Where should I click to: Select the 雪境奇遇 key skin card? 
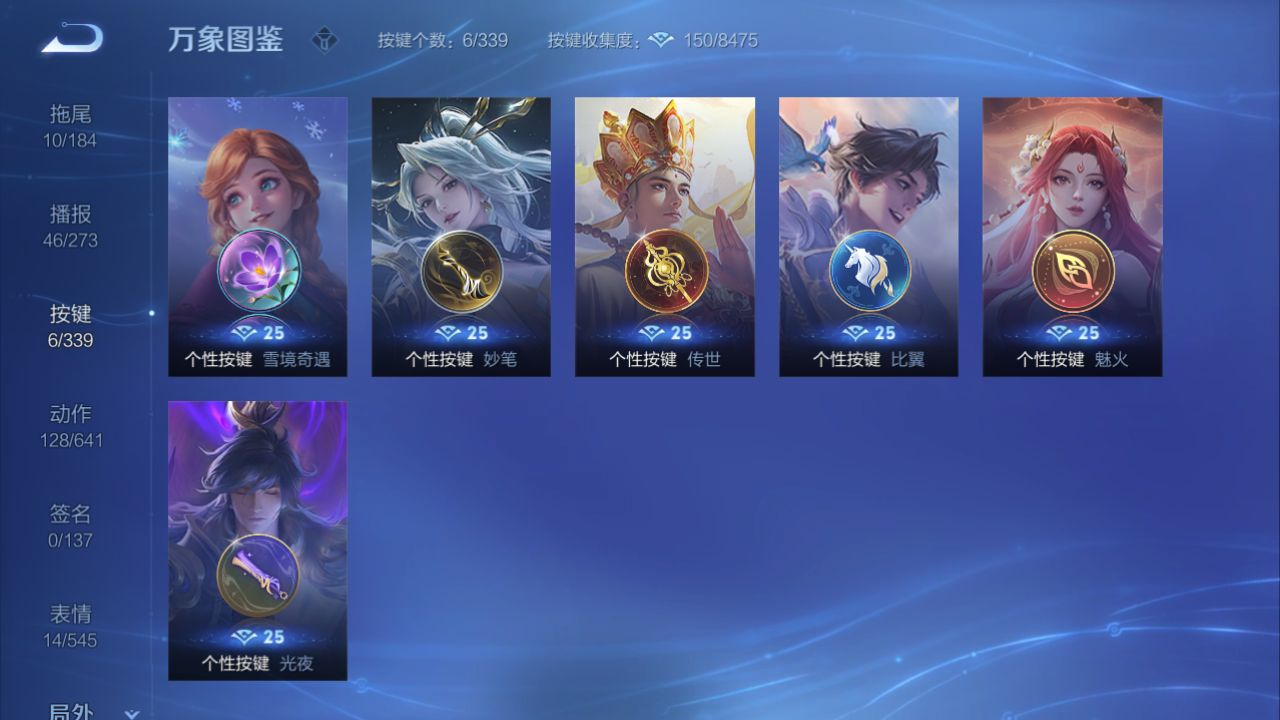258,237
